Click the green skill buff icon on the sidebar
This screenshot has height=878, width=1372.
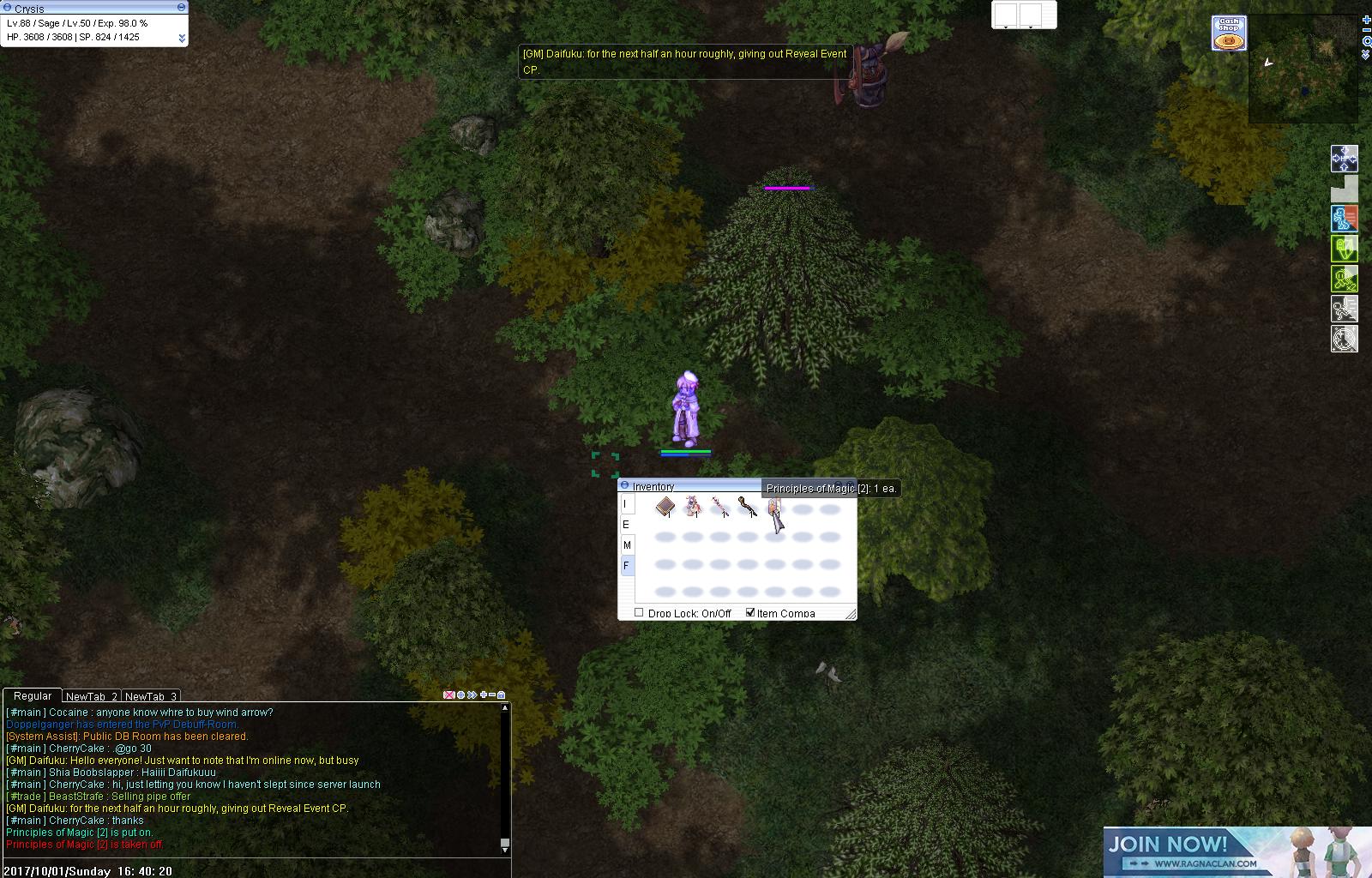[1344, 249]
